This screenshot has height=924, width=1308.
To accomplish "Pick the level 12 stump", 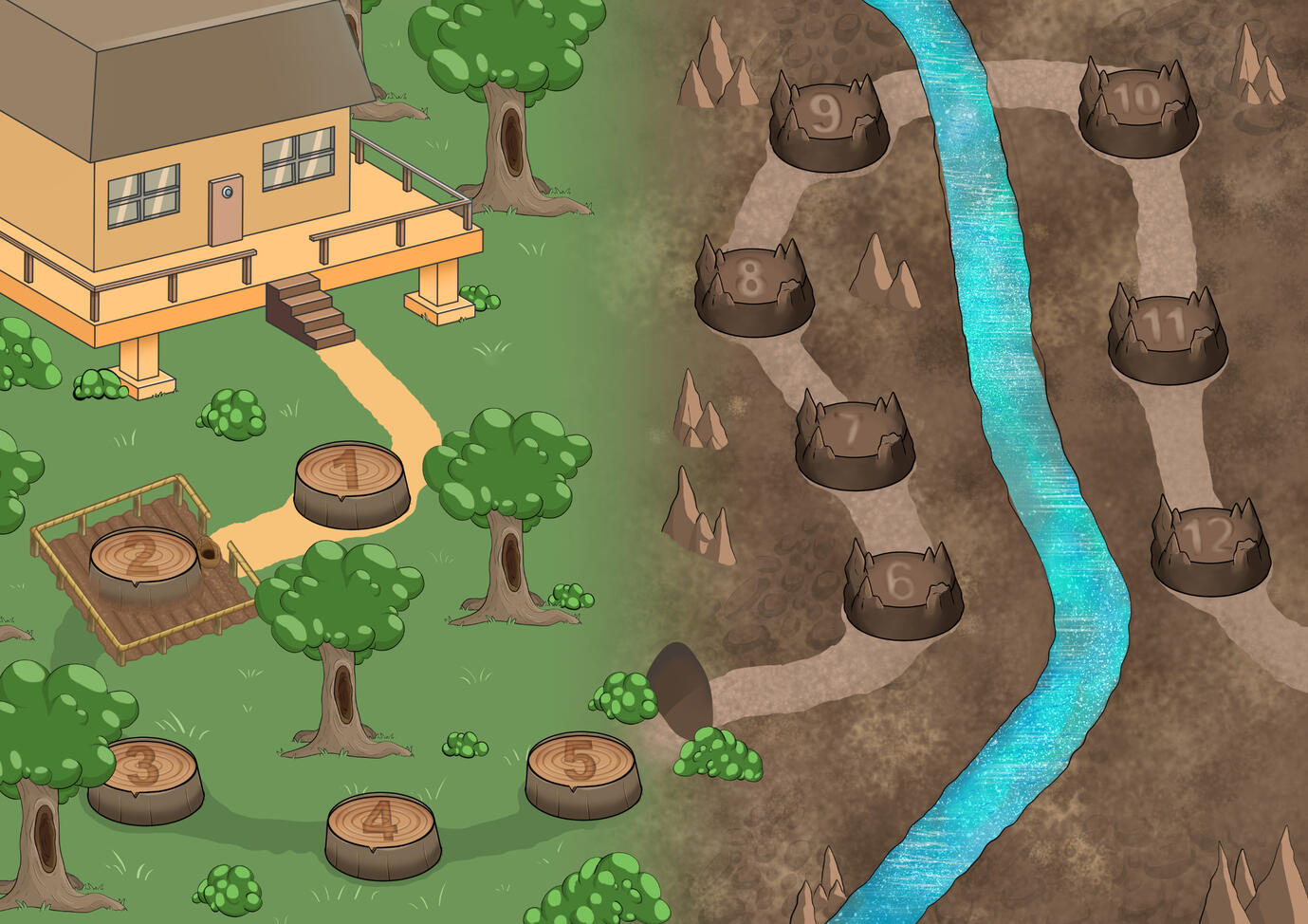I will 1210,547.
